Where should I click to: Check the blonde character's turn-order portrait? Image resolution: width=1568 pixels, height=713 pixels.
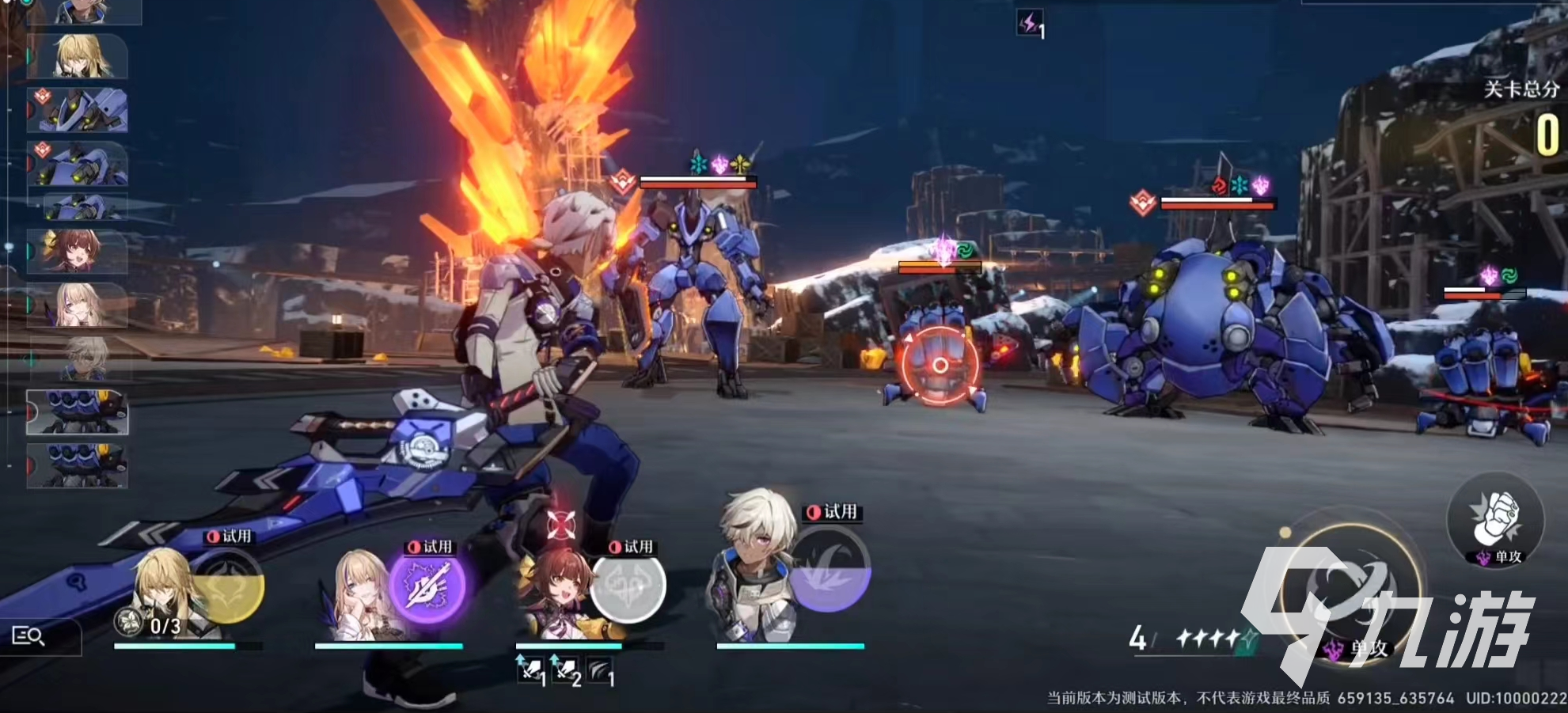(x=79, y=56)
